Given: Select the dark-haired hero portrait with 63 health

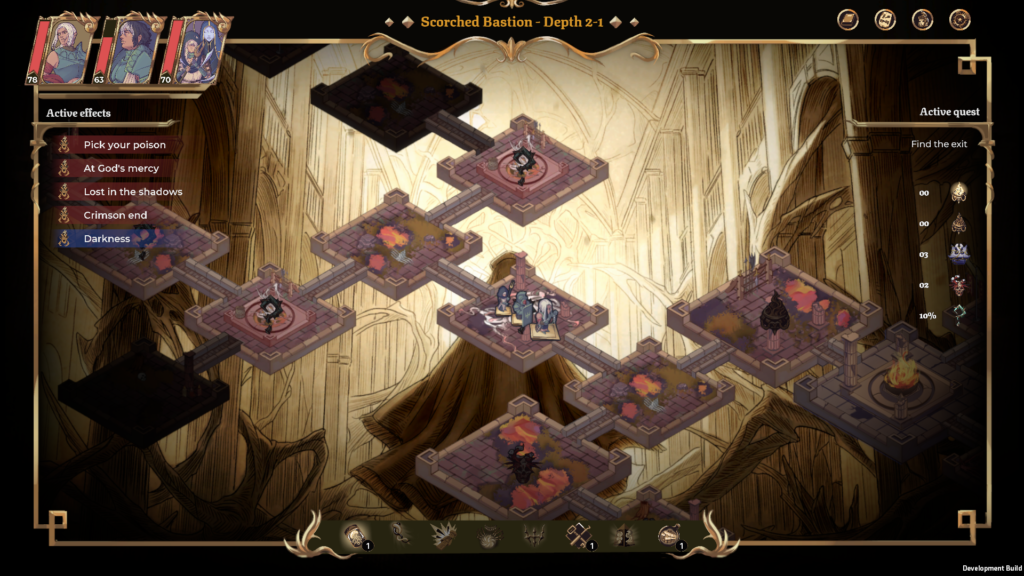Looking at the screenshot, I should point(130,48).
